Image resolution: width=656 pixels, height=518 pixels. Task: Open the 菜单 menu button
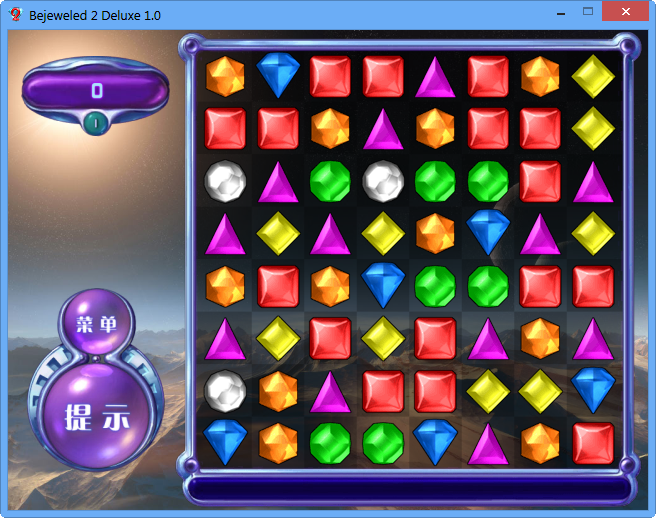(x=96, y=323)
